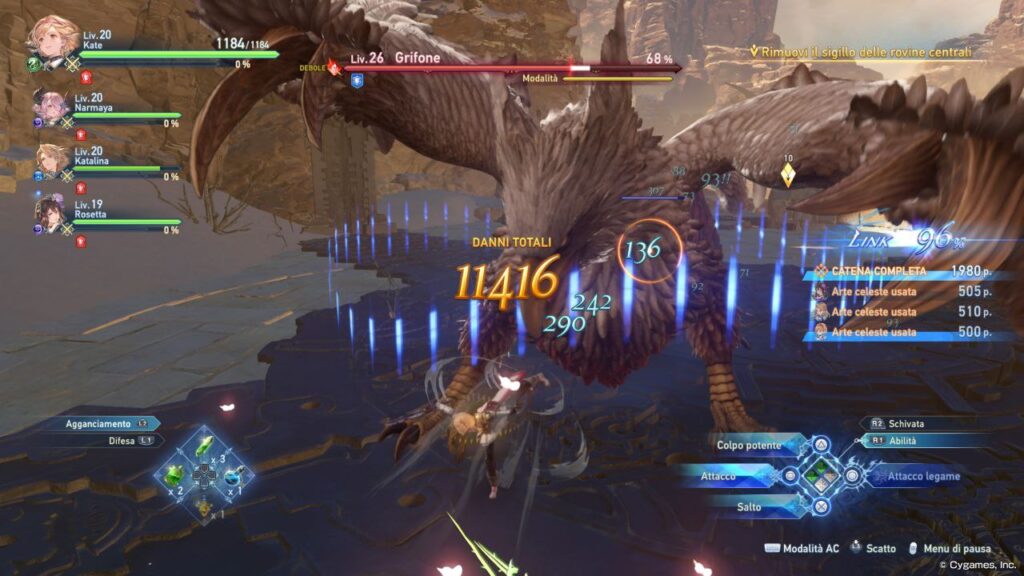Click the ruins seal objective tracker
Viewport: 1024px width, 576px height.
click(866, 50)
